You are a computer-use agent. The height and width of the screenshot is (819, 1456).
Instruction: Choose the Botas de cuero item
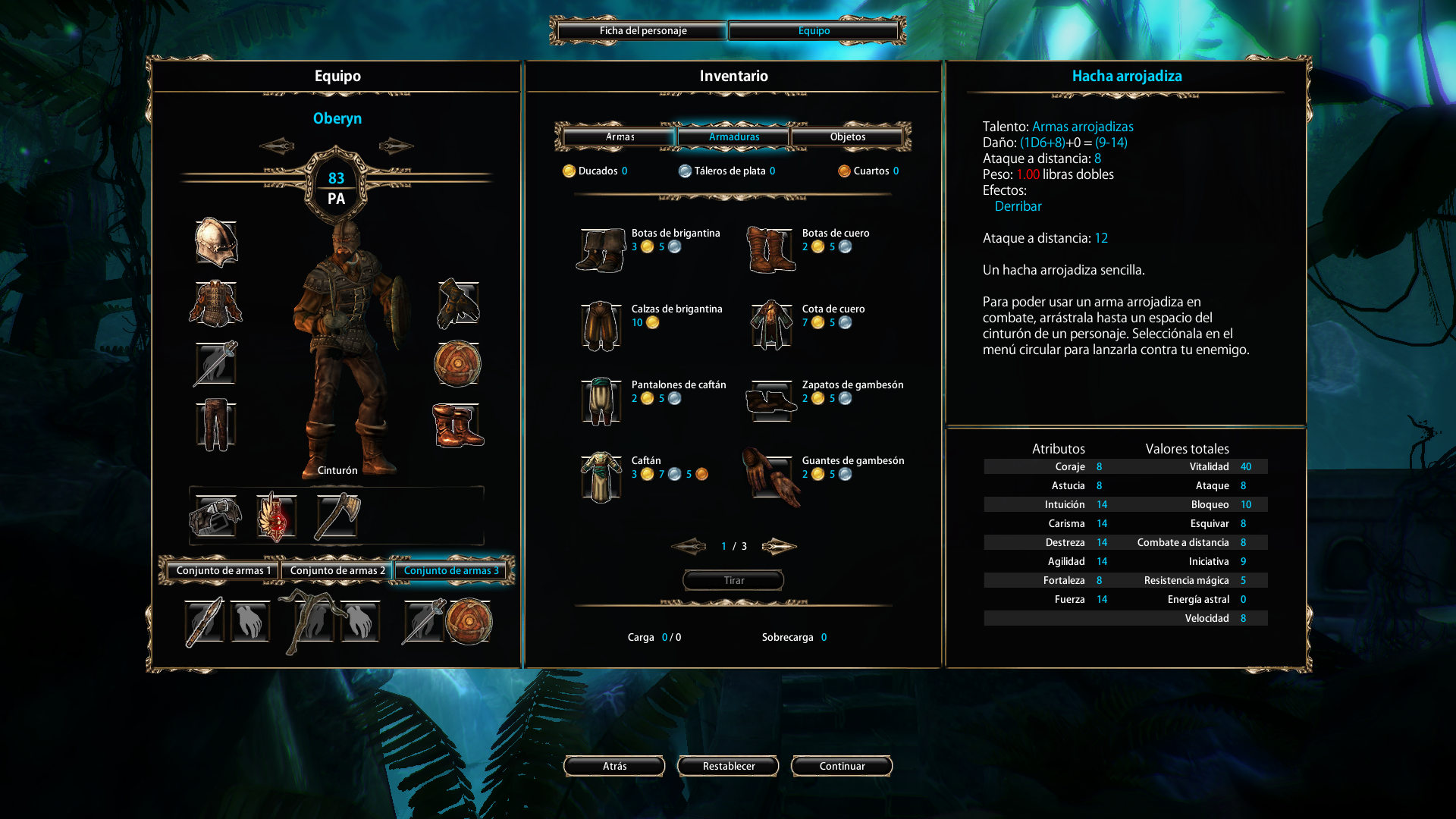771,249
